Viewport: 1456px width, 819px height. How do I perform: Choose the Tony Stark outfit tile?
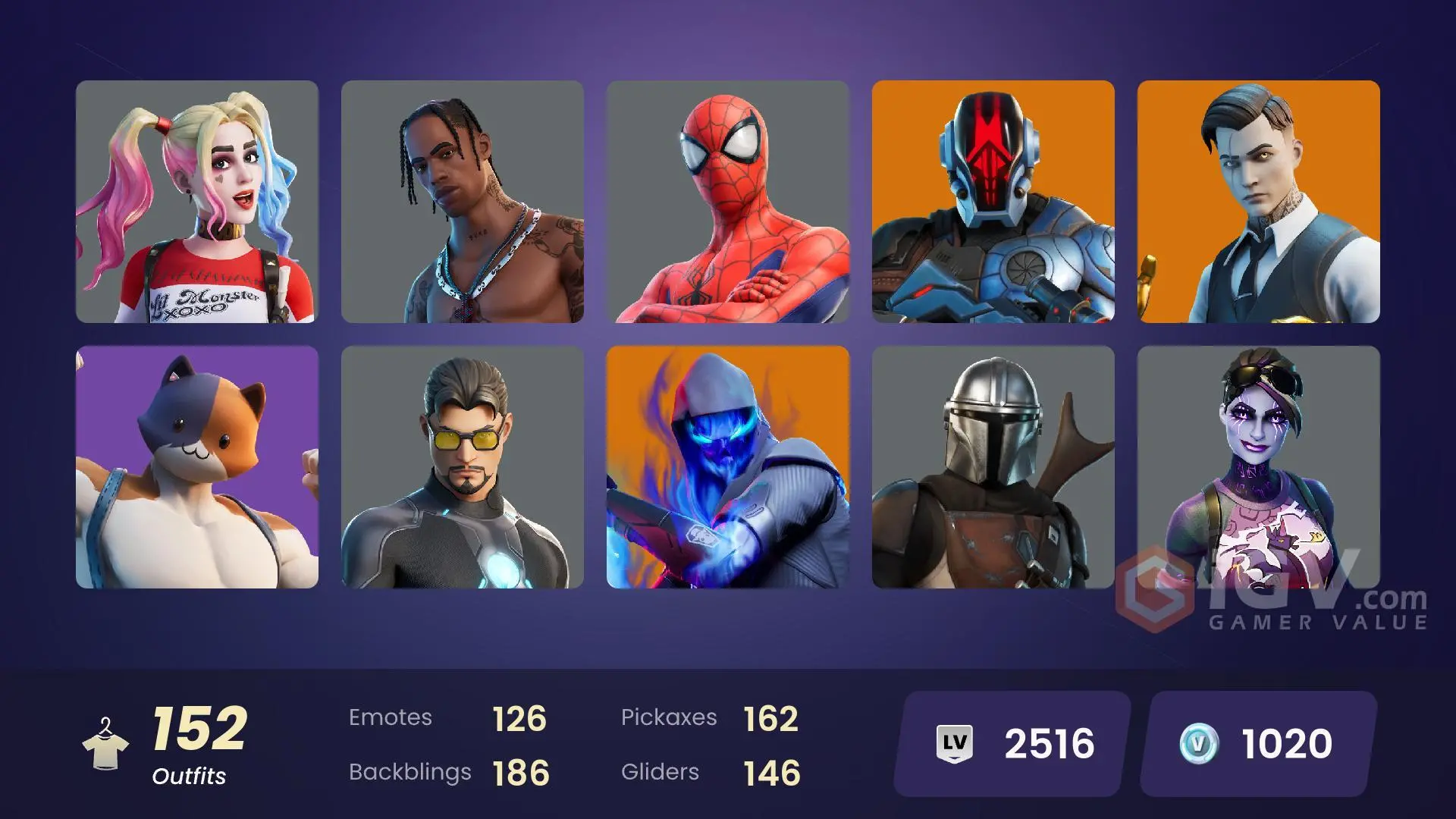(463, 467)
